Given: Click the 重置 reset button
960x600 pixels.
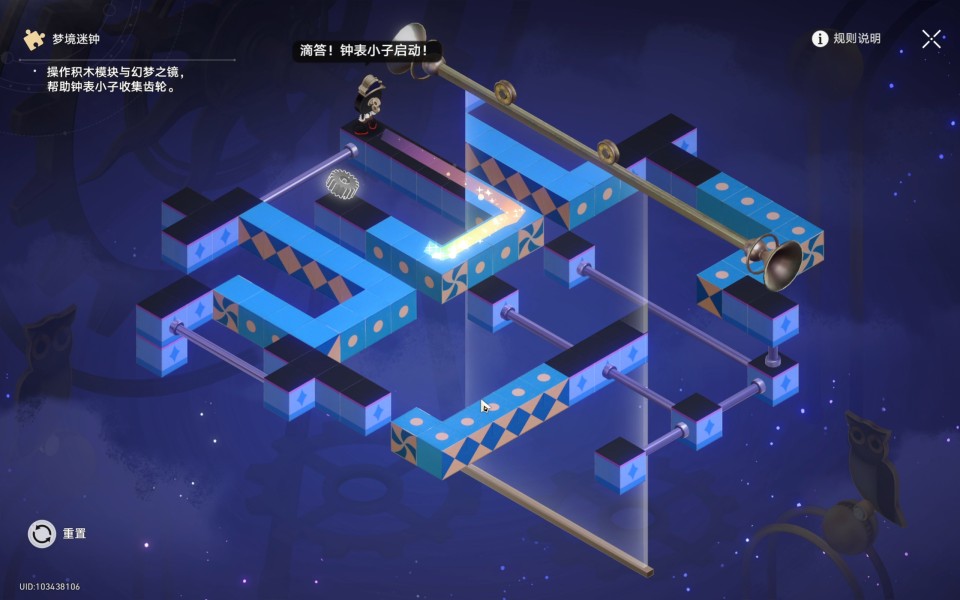Looking at the screenshot, I should [42, 534].
